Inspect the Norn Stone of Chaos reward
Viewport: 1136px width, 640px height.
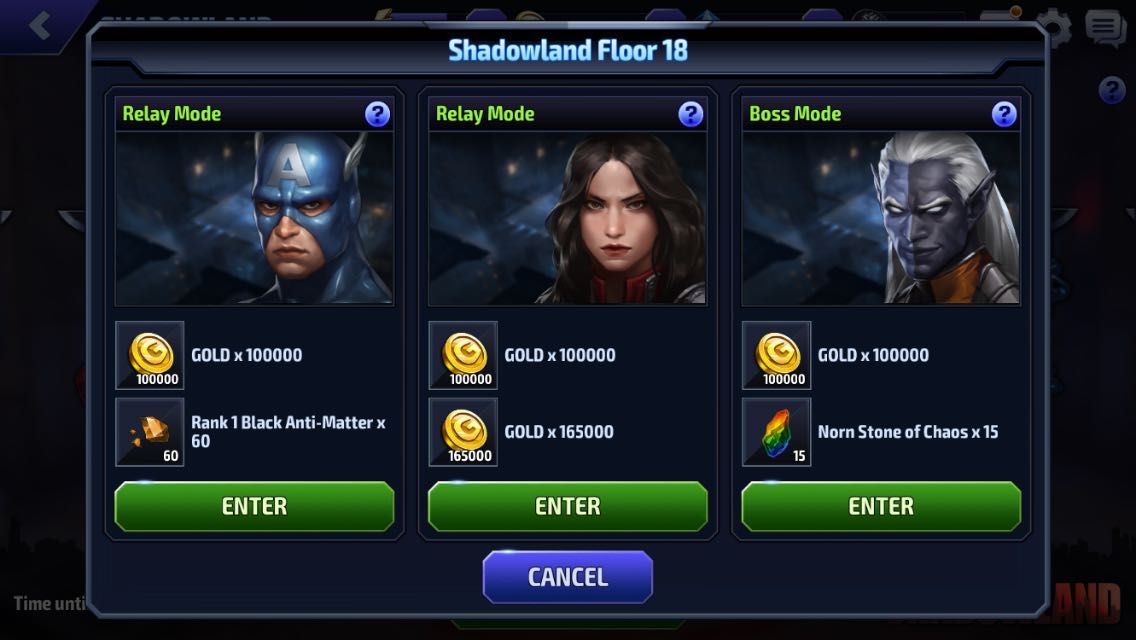(x=776, y=432)
